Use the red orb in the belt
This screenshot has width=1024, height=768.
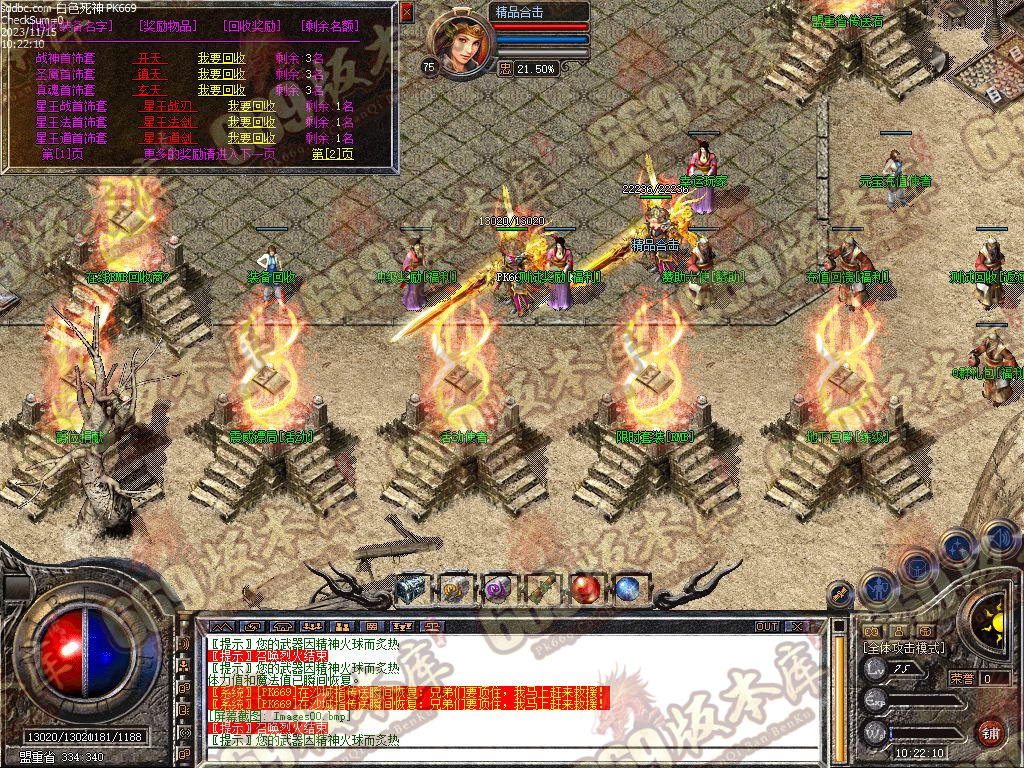pyautogui.click(x=585, y=588)
